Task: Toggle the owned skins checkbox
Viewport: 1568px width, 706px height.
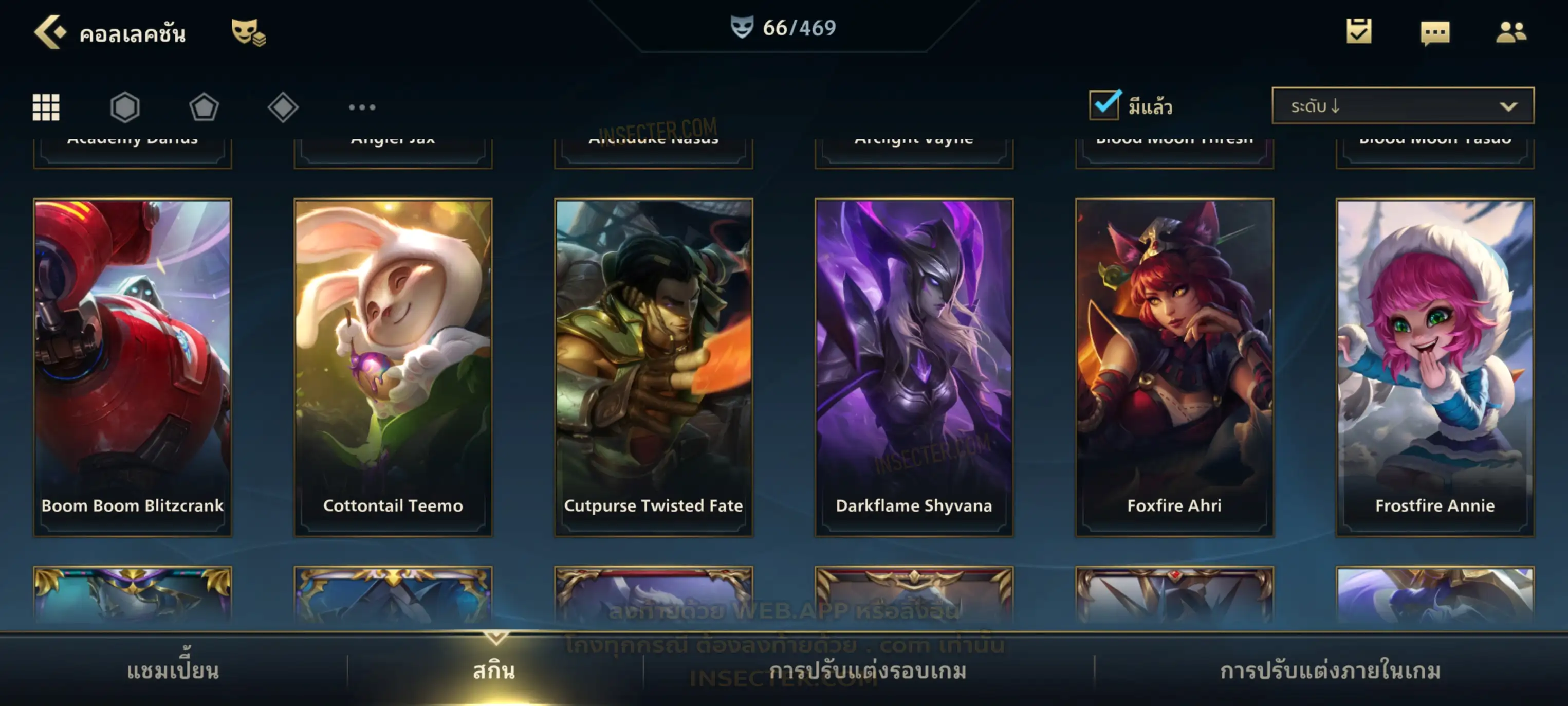Action: click(1104, 105)
